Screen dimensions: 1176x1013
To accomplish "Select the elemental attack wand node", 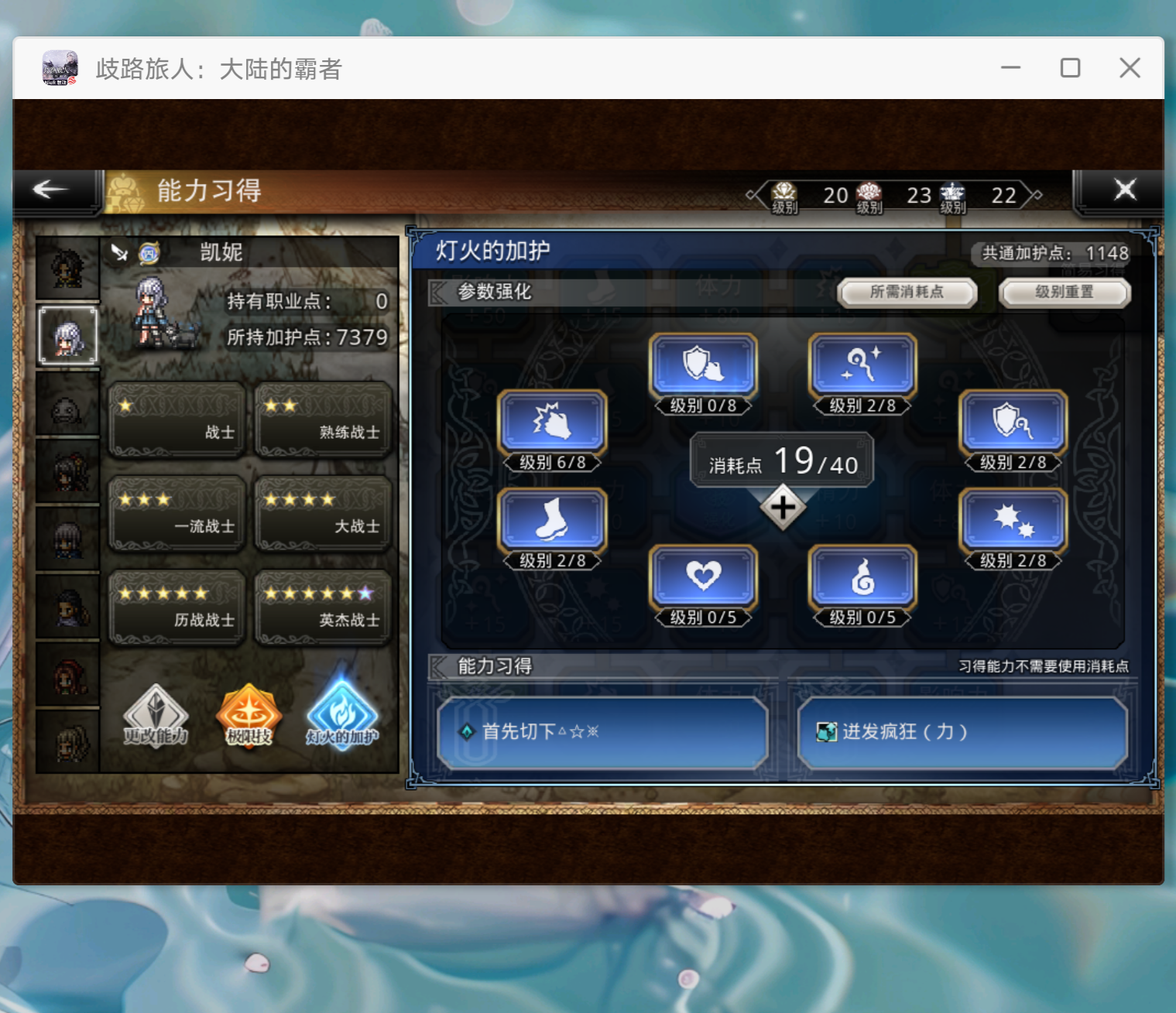I will click(x=862, y=365).
